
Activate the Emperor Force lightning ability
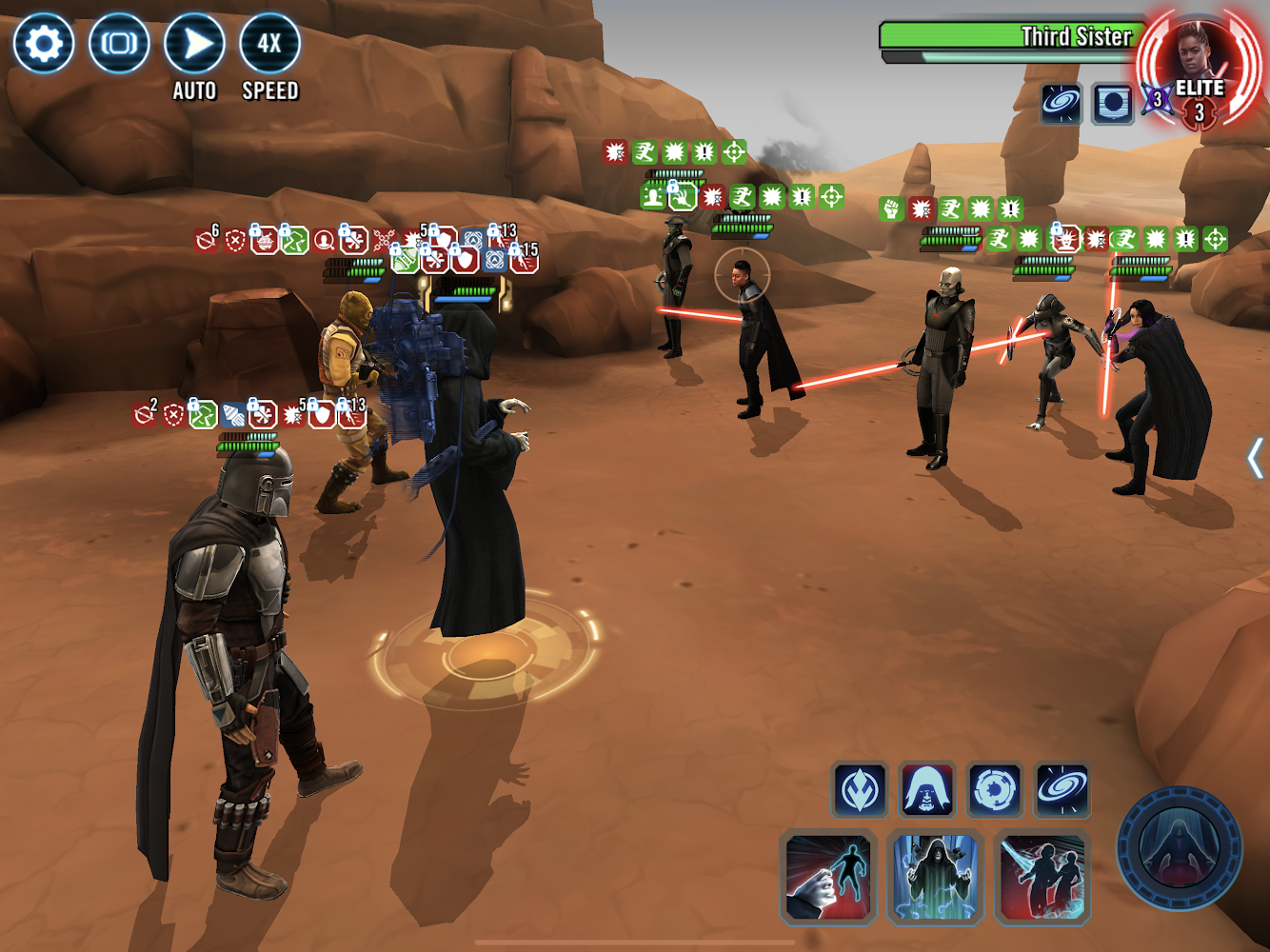click(936, 878)
